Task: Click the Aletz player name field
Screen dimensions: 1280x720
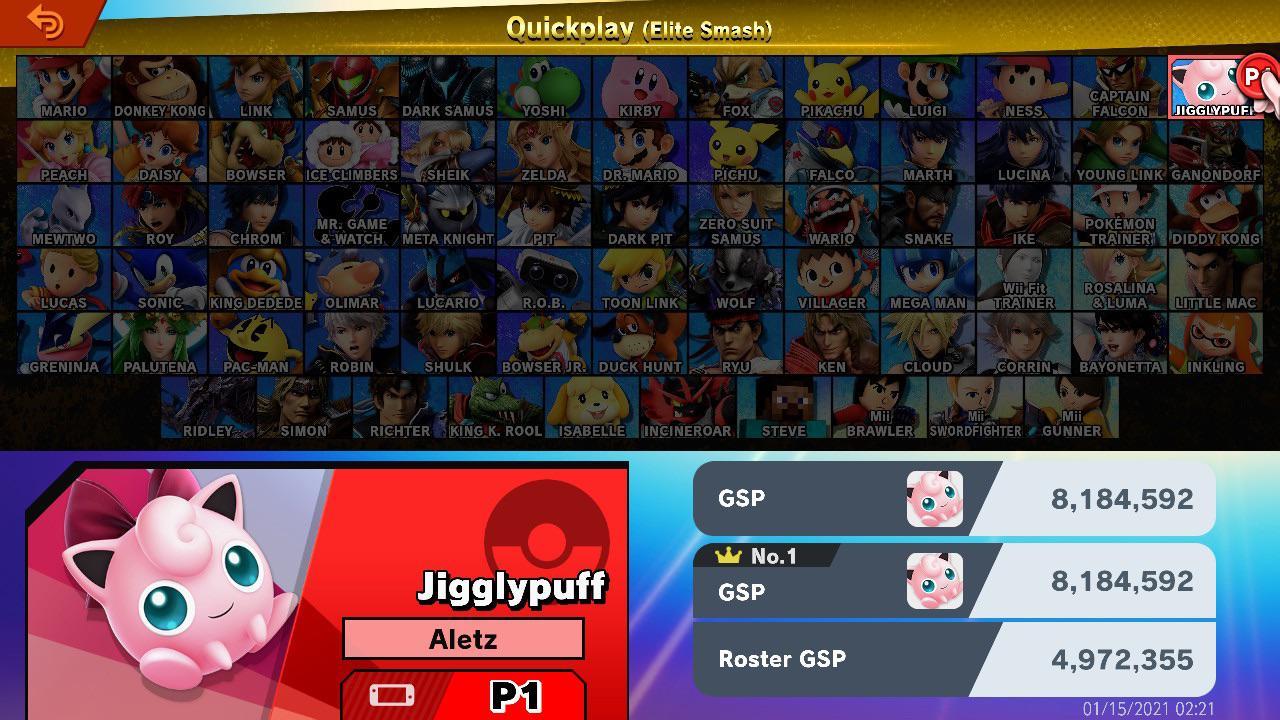Action: pos(464,639)
